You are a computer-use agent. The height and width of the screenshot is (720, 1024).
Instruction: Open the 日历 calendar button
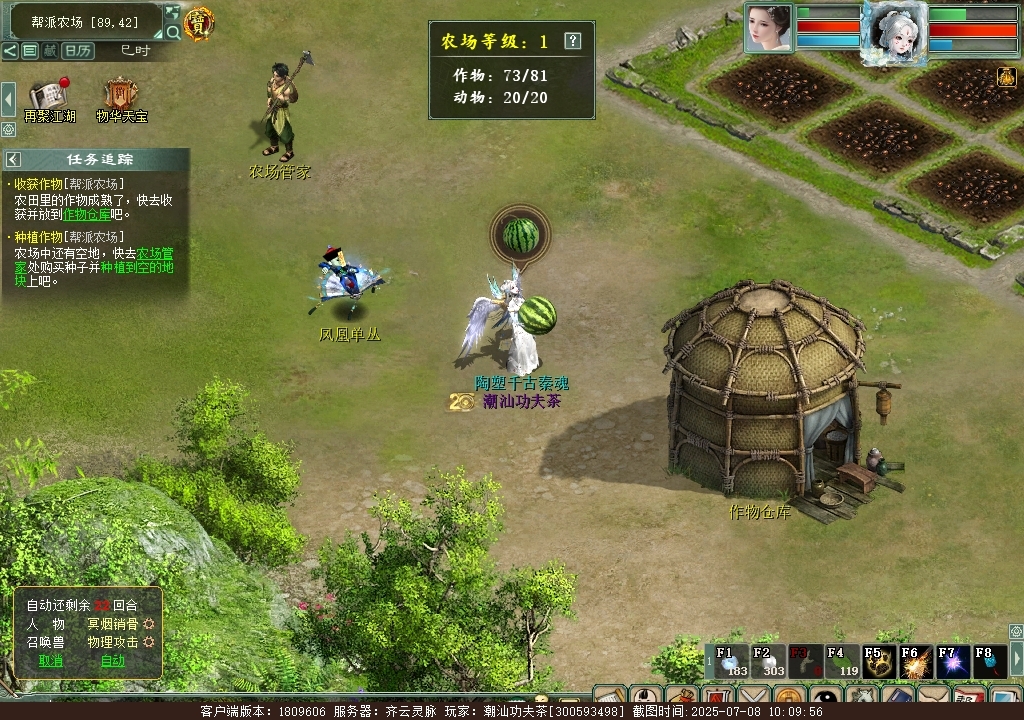click(77, 50)
